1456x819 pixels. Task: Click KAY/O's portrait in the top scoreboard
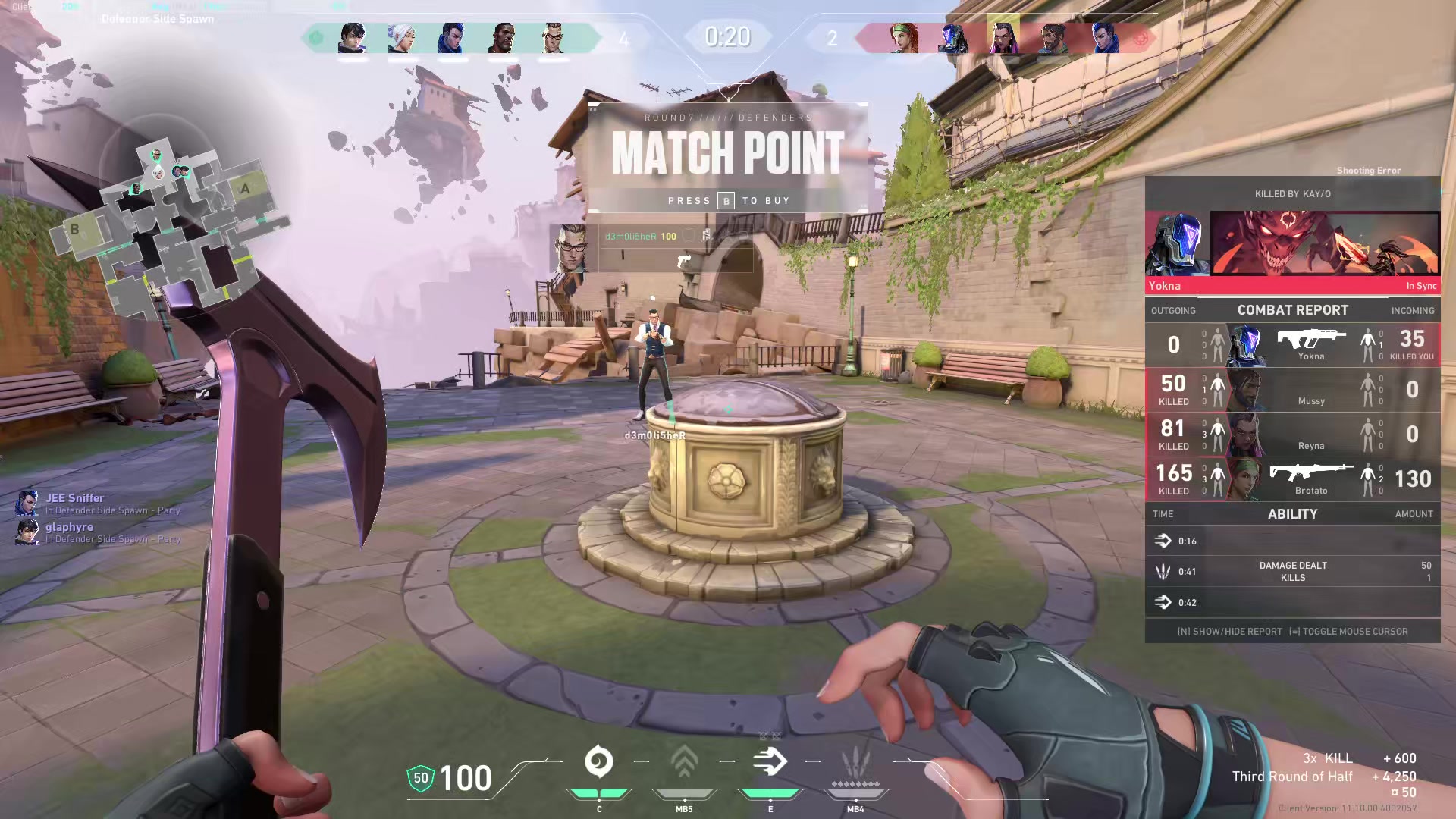pyautogui.click(x=953, y=38)
